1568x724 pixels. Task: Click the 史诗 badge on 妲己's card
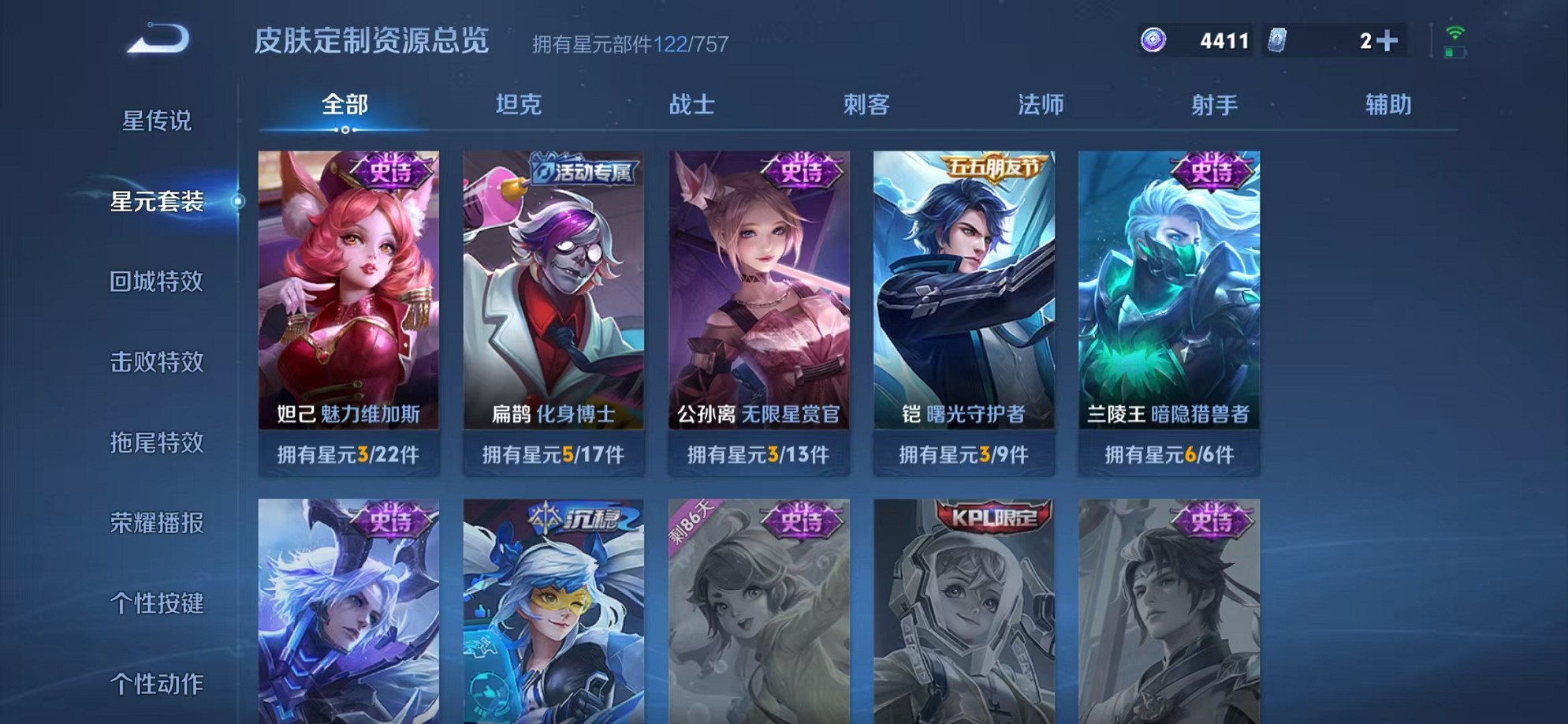click(393, 170)
